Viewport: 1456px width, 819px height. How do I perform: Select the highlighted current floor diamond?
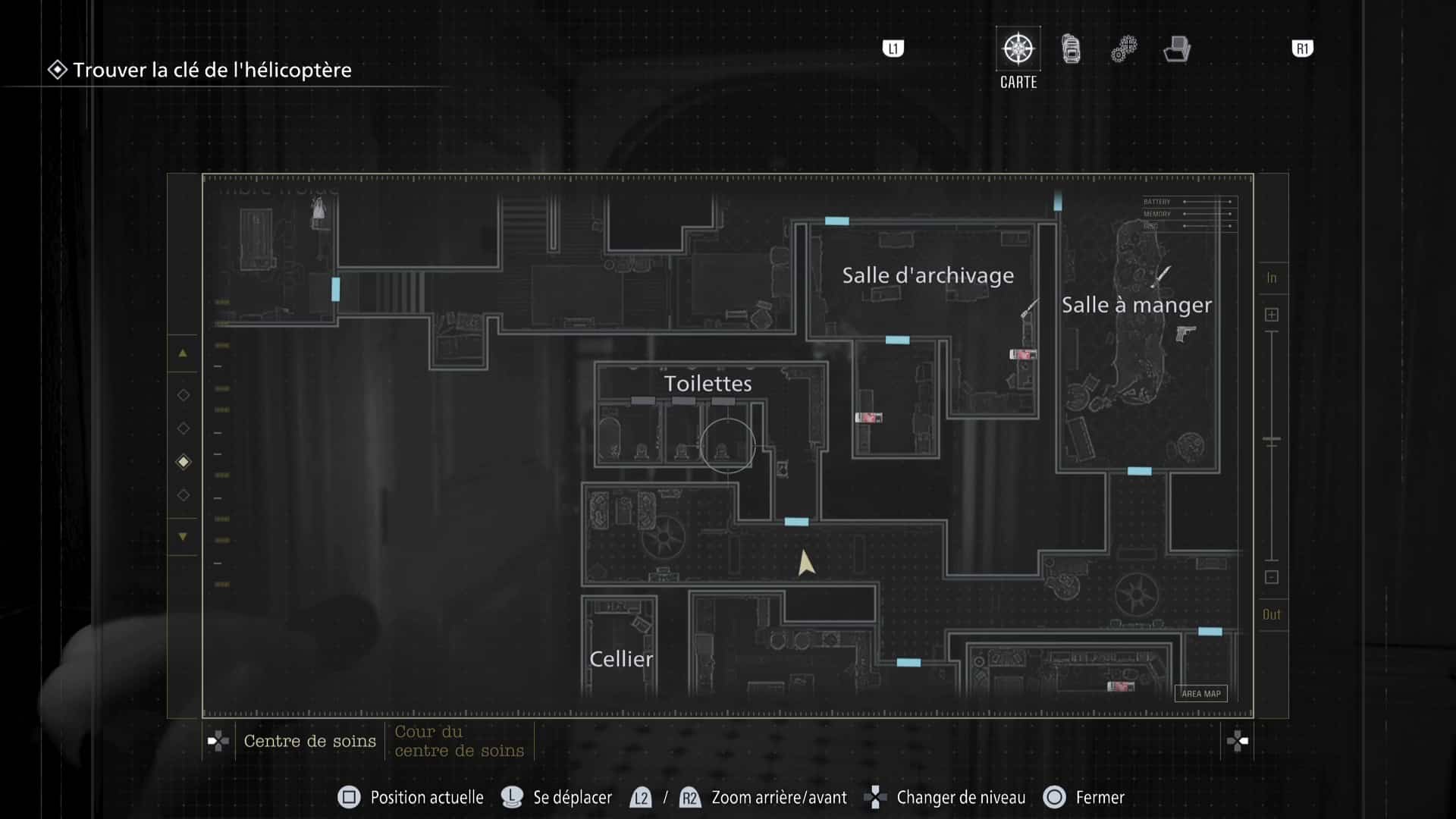click(x=183, y=462)
